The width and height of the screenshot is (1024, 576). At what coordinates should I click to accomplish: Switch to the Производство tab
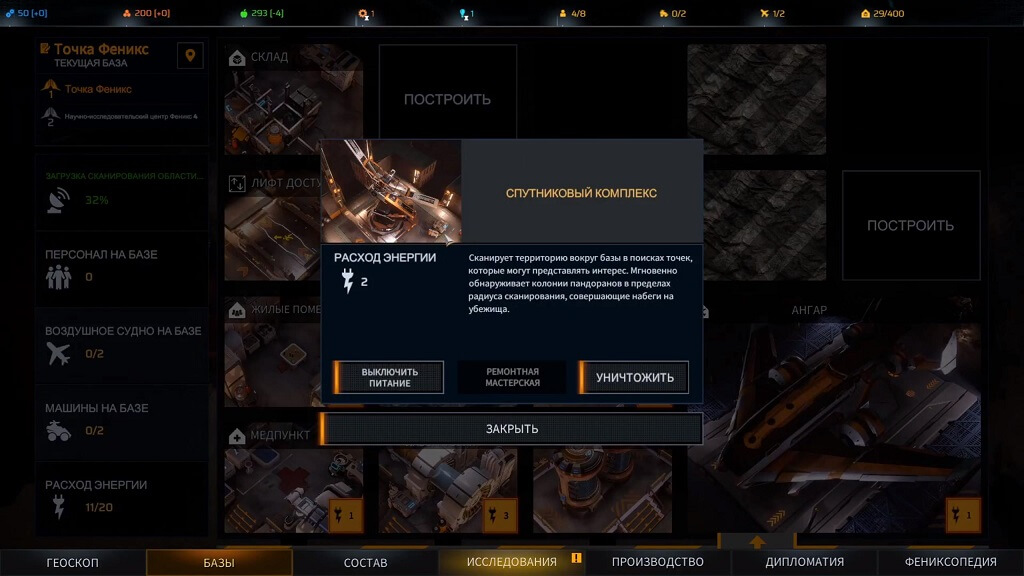658,562
